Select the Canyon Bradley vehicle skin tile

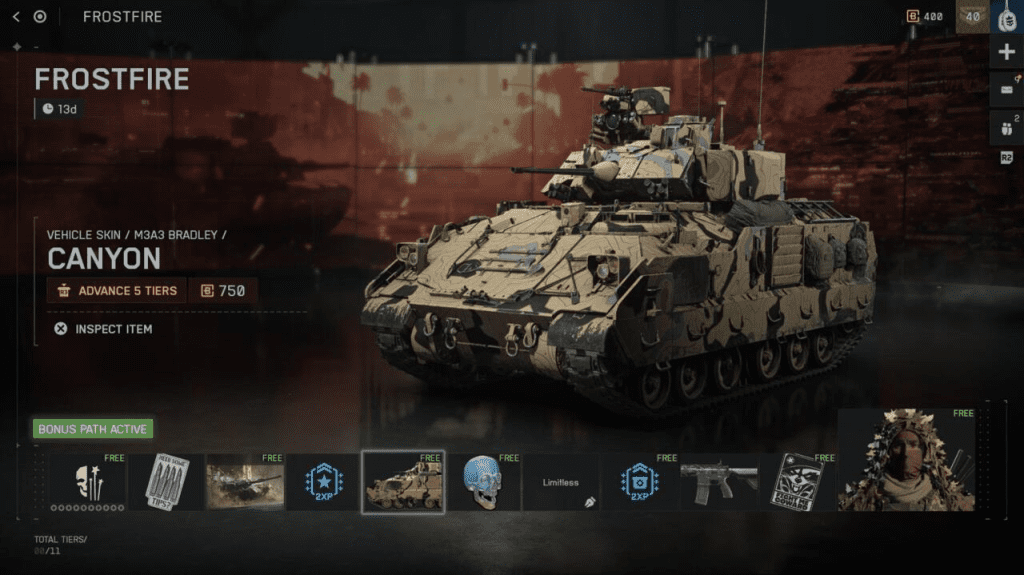point(403,482)
